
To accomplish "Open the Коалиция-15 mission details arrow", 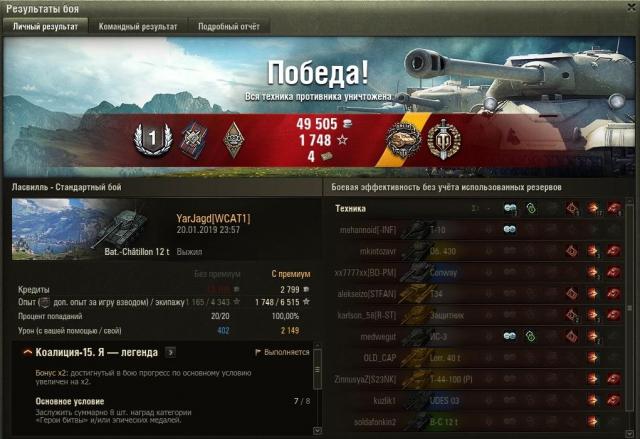I will (171, 352).
